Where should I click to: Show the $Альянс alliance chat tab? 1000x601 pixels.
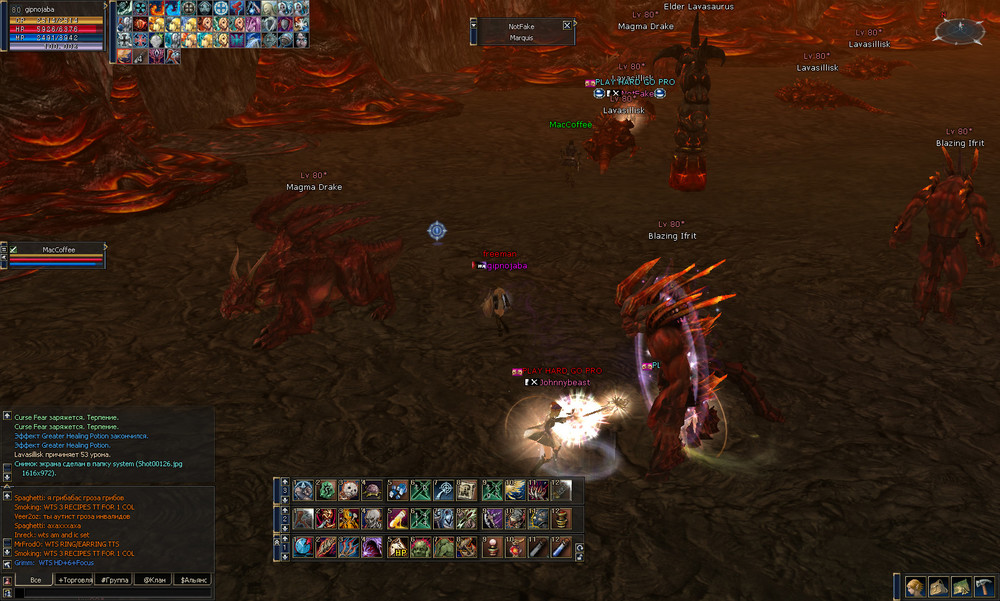(x=193, y=579)
